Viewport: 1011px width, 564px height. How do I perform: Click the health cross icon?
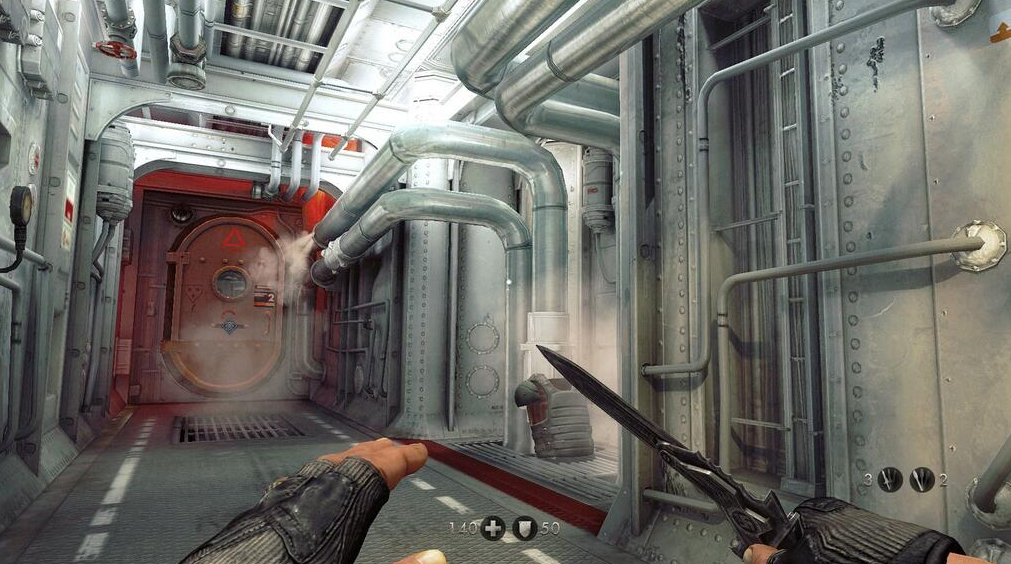click(x=492, y=528)
